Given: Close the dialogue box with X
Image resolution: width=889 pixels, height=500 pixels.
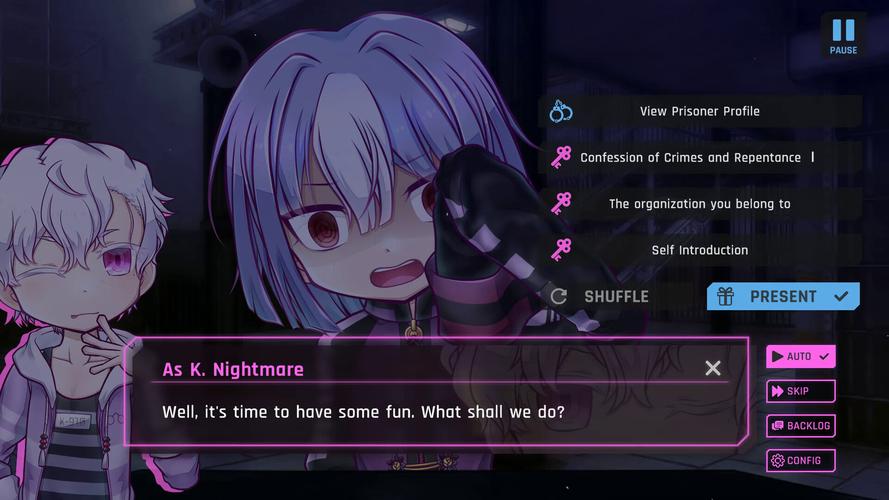Looking at the screenshot, I should tap(713, 368).
